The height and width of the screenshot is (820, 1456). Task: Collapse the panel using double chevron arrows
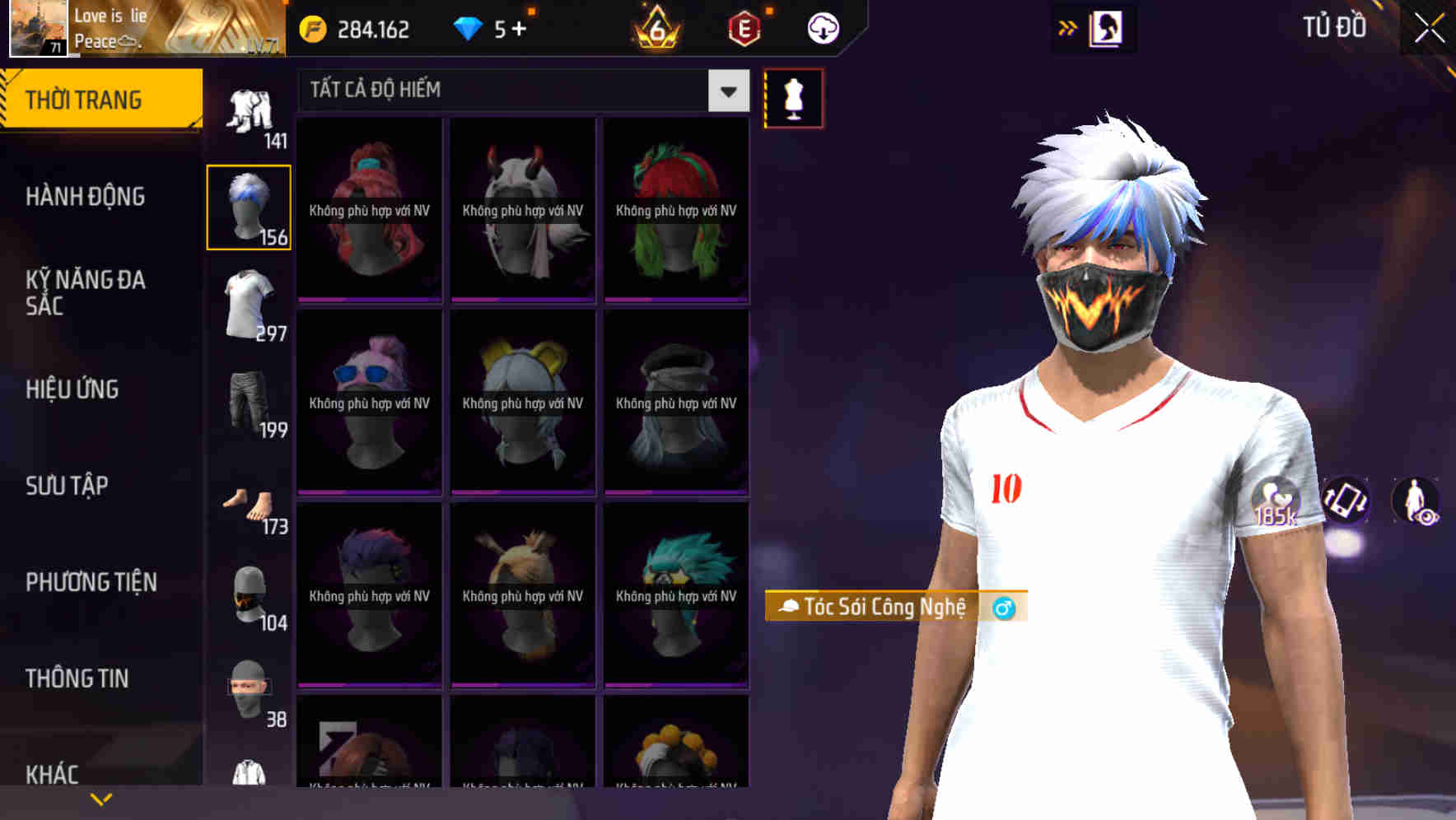1067,27
